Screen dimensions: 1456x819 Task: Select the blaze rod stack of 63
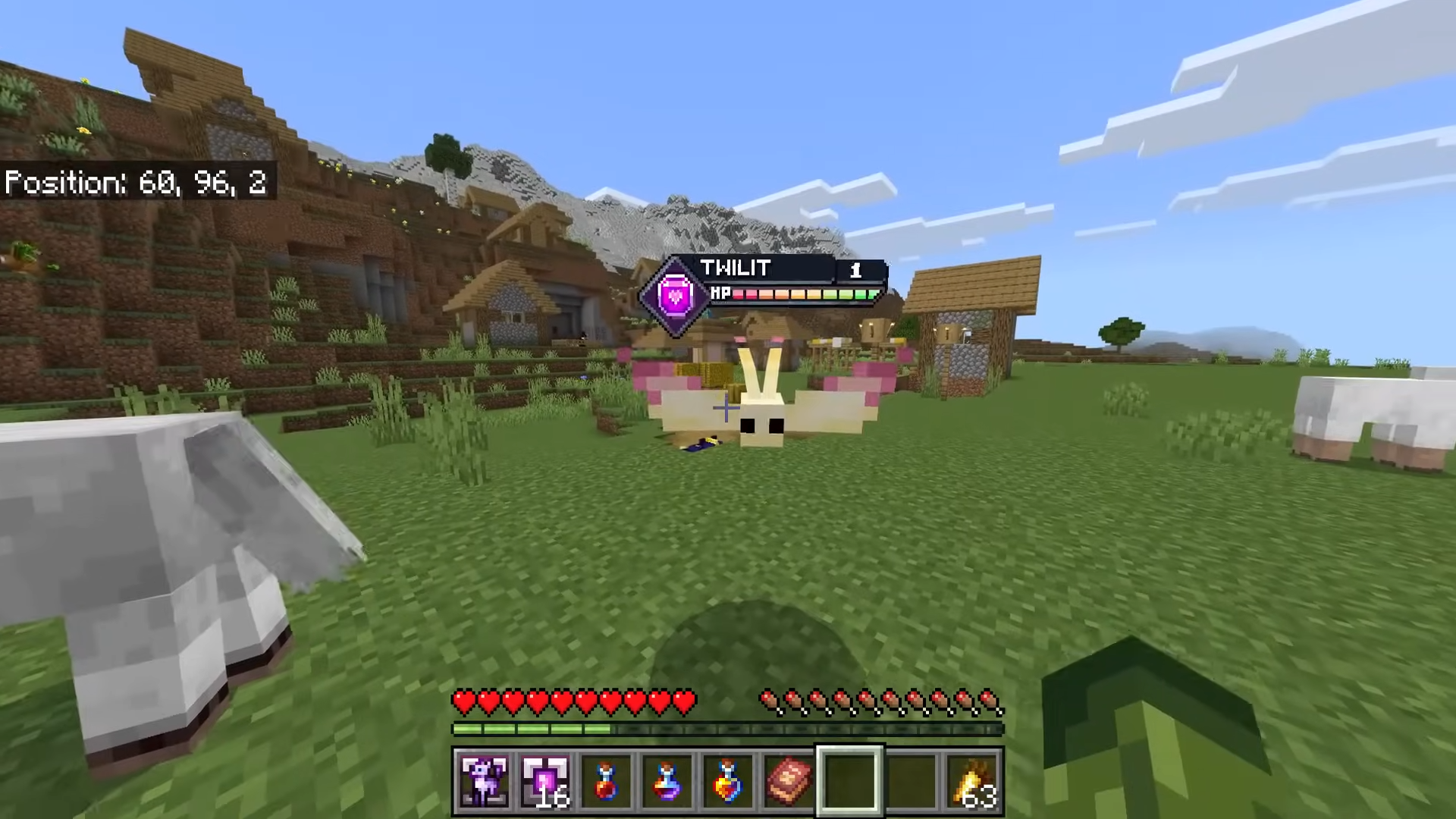973,780
